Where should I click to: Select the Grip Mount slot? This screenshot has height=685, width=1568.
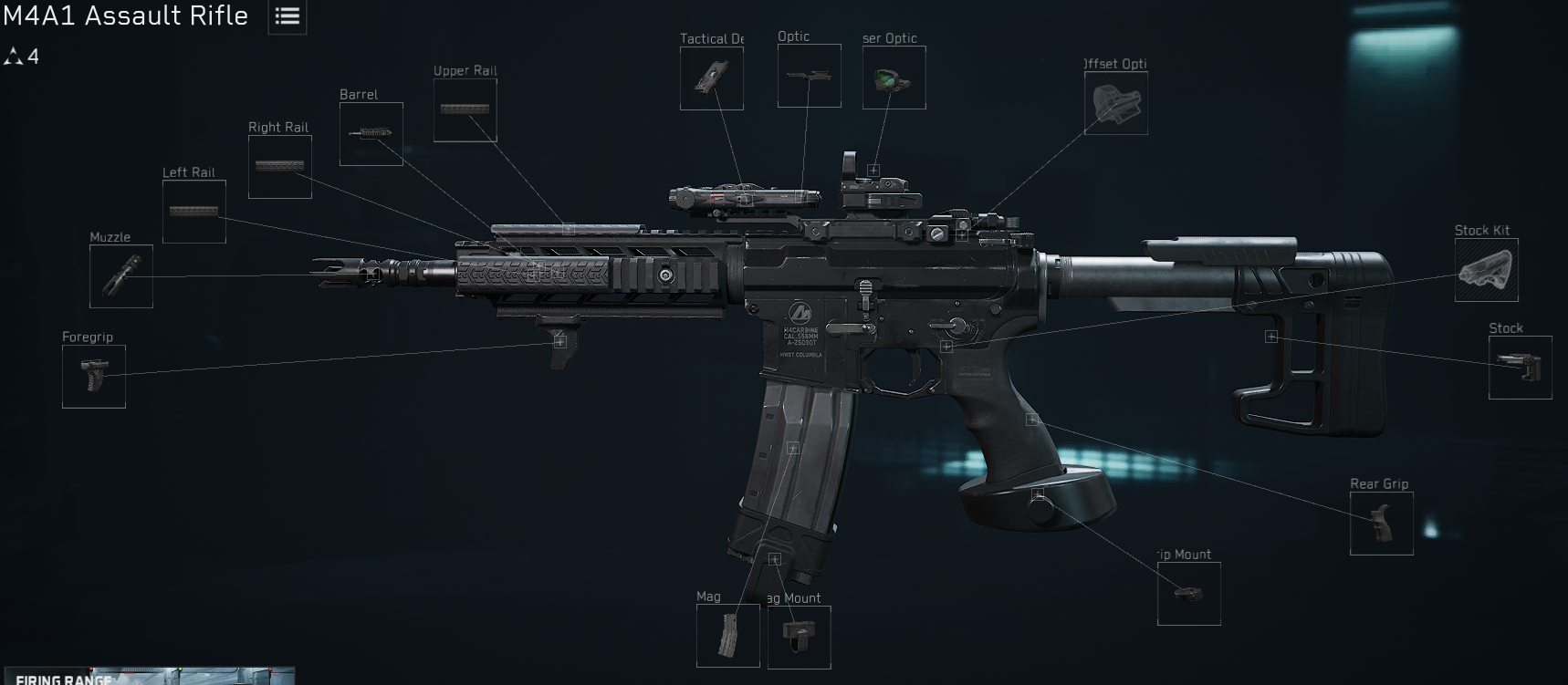(1189, 594)
